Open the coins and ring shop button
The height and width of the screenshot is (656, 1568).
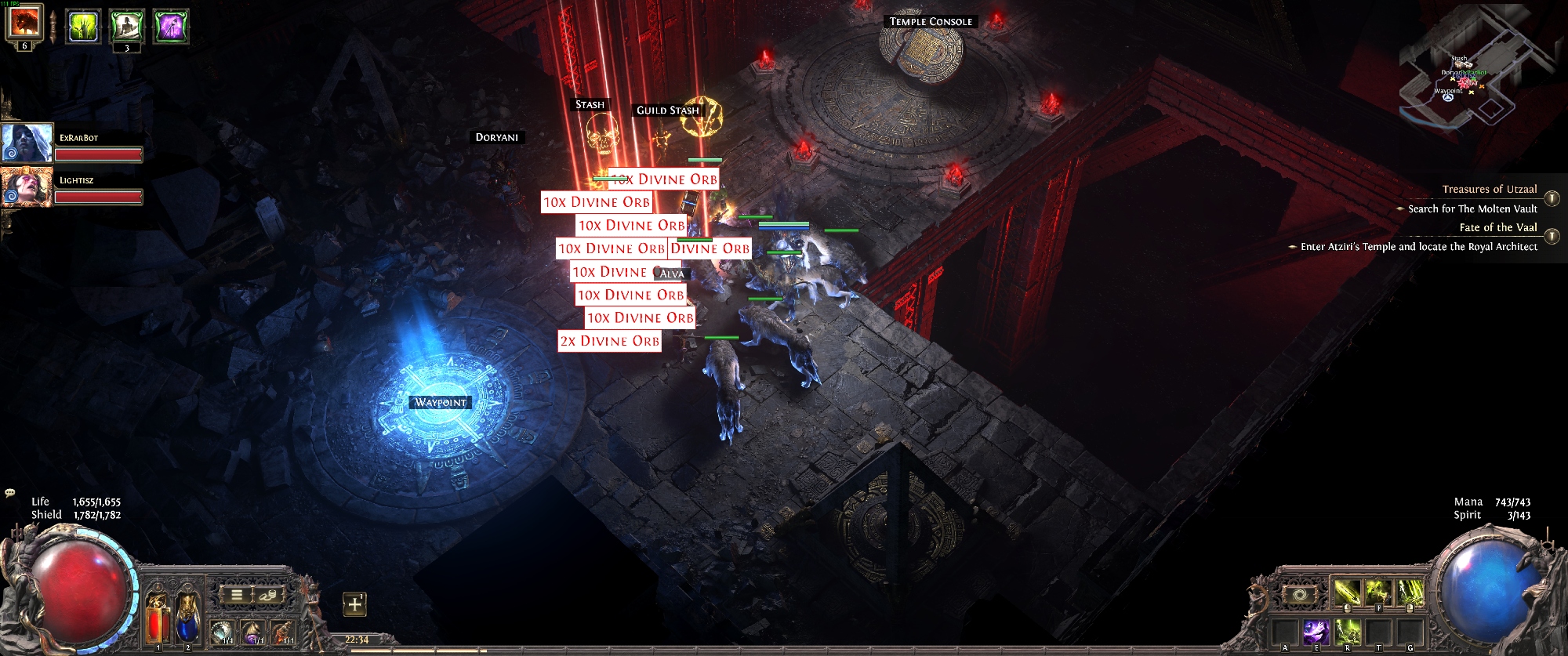point(267,595)
